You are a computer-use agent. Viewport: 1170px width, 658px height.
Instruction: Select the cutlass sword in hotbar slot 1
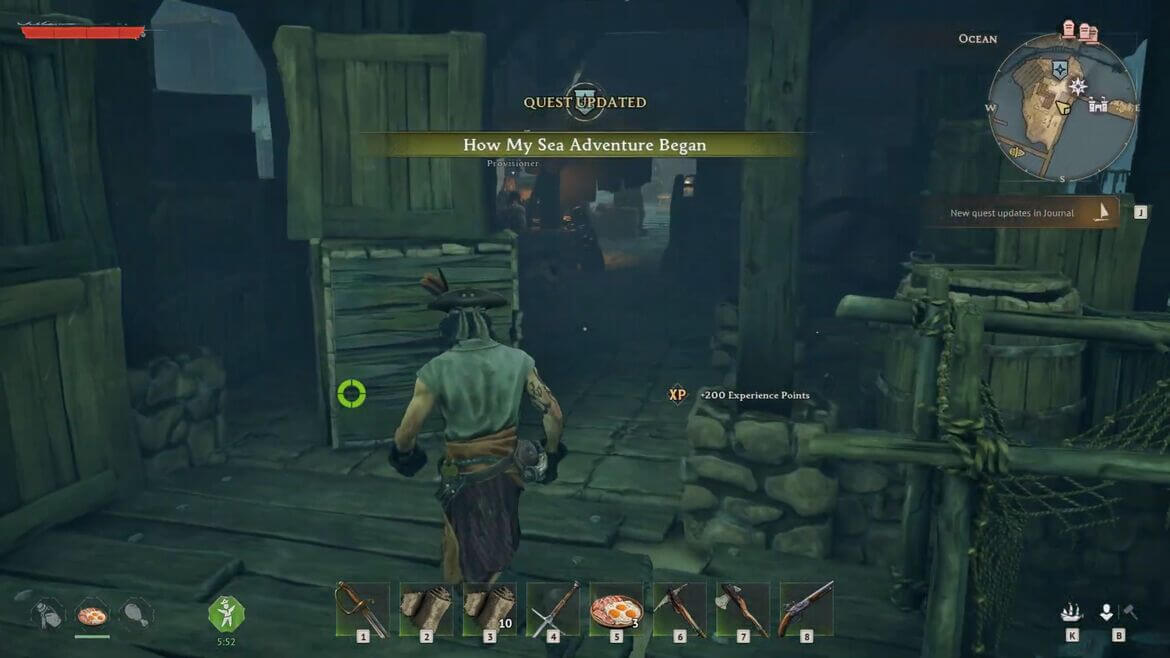click(x=362, y=608)
